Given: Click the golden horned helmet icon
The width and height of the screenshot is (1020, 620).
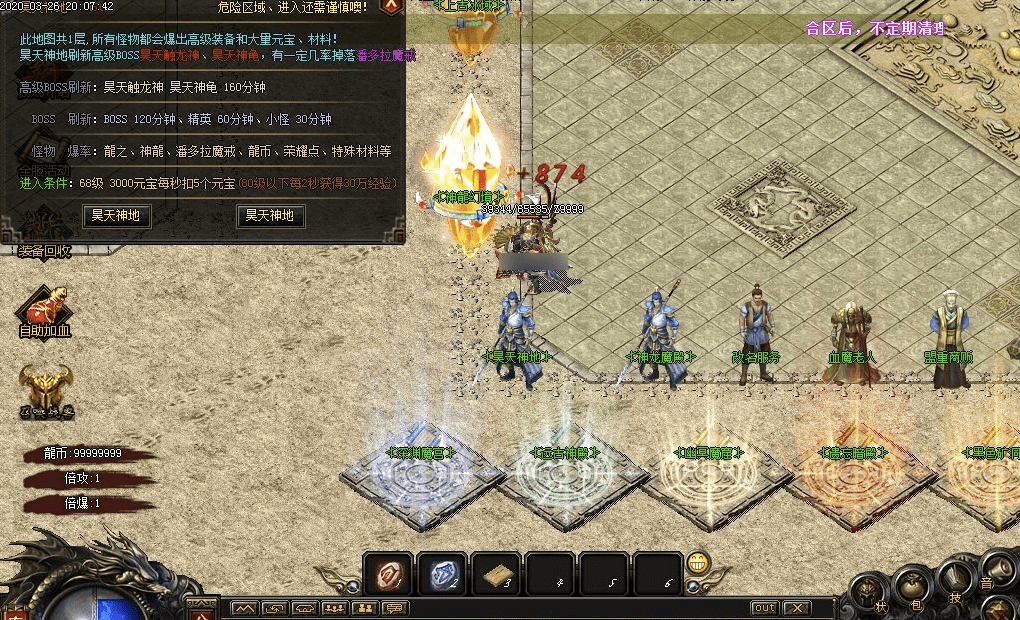Looking at the screenshot, I should click(x=45, y=386).
